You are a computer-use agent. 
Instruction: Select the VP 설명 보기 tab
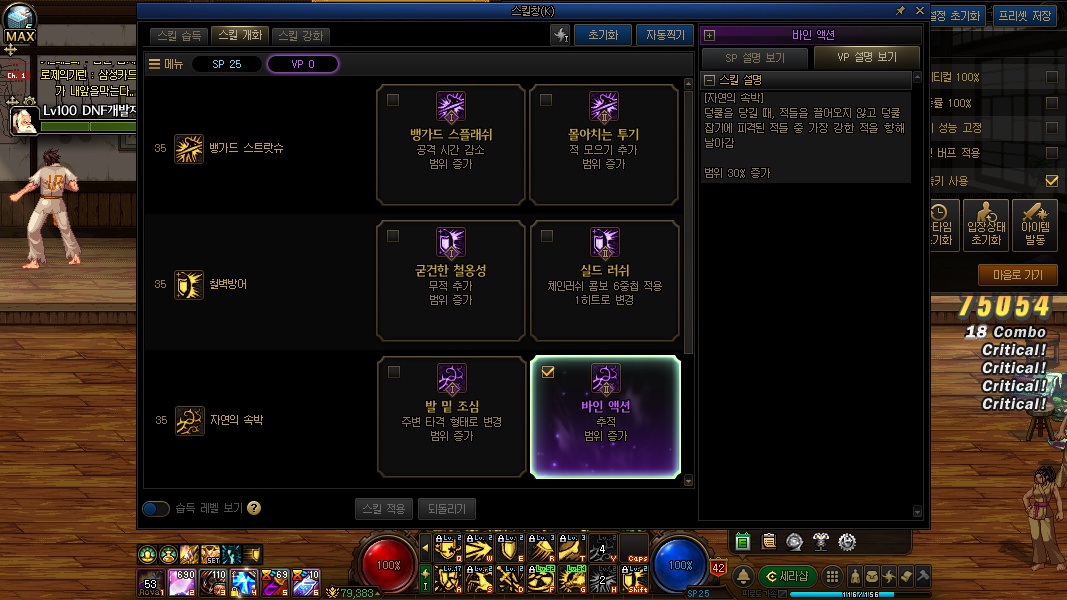pos(867,58)
